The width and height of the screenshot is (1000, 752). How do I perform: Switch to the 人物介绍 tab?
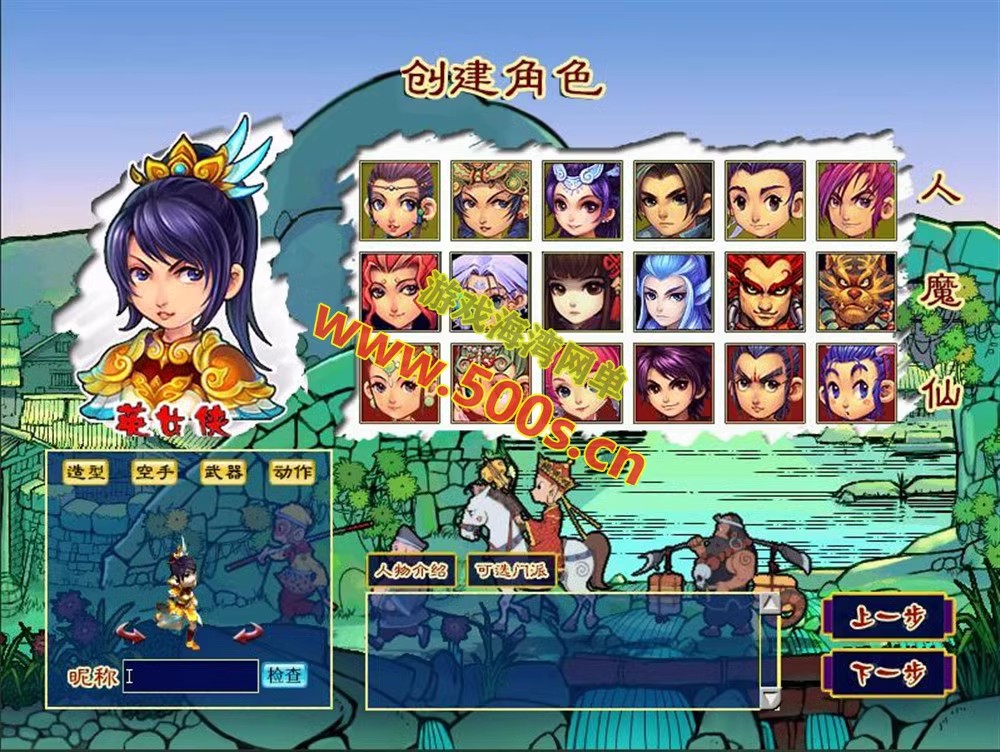pos(411,571)
